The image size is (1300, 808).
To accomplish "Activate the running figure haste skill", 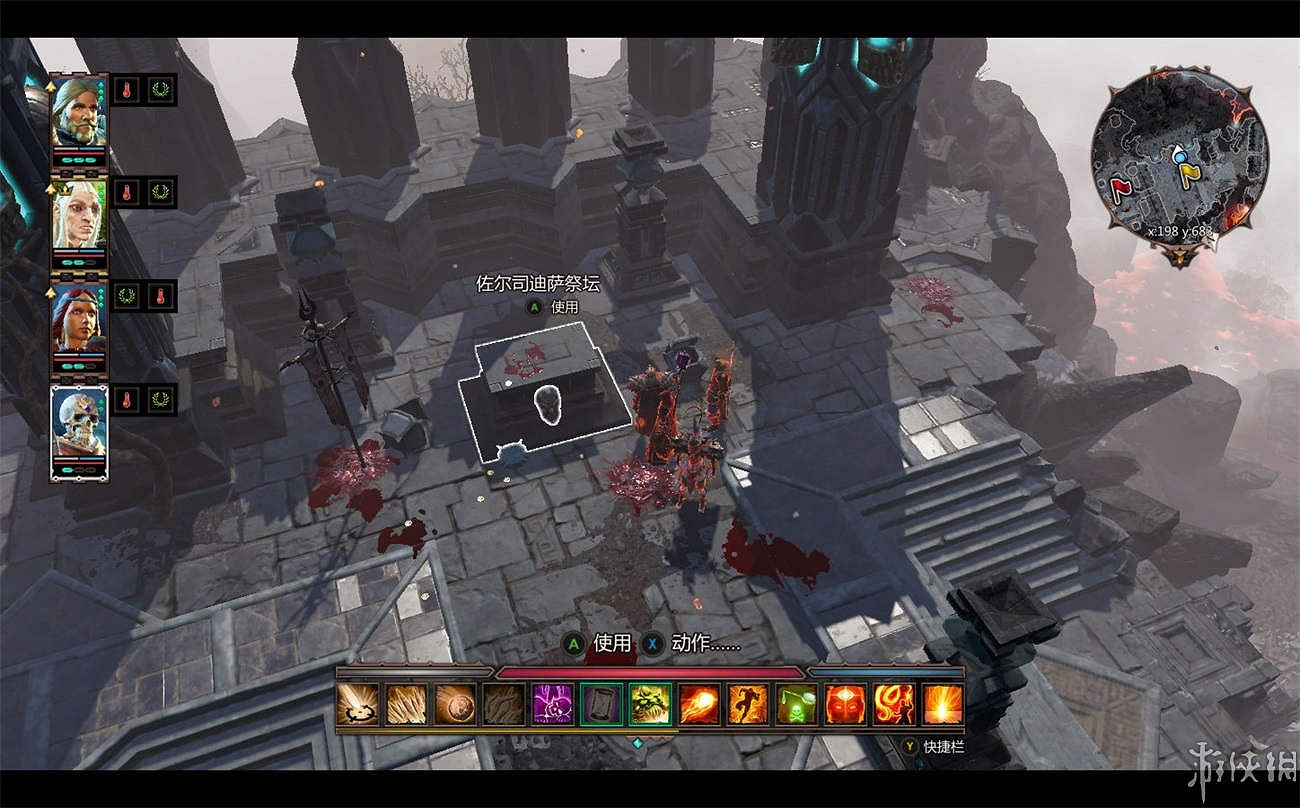I will pyautogui.click(x=747, y=704).
